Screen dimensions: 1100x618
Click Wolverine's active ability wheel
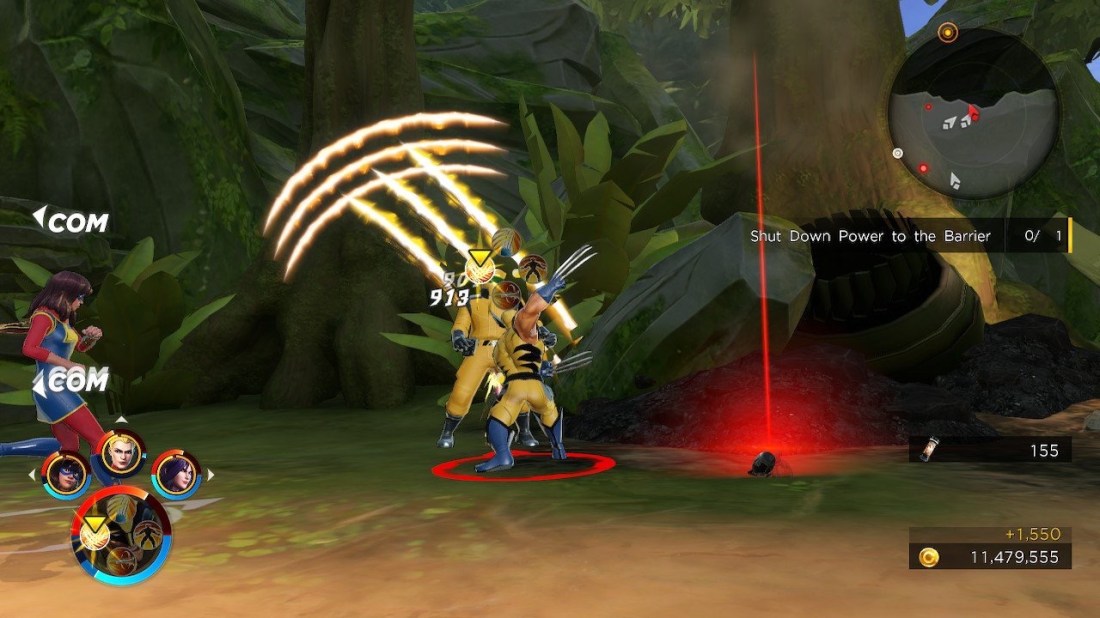pos(121,536)
